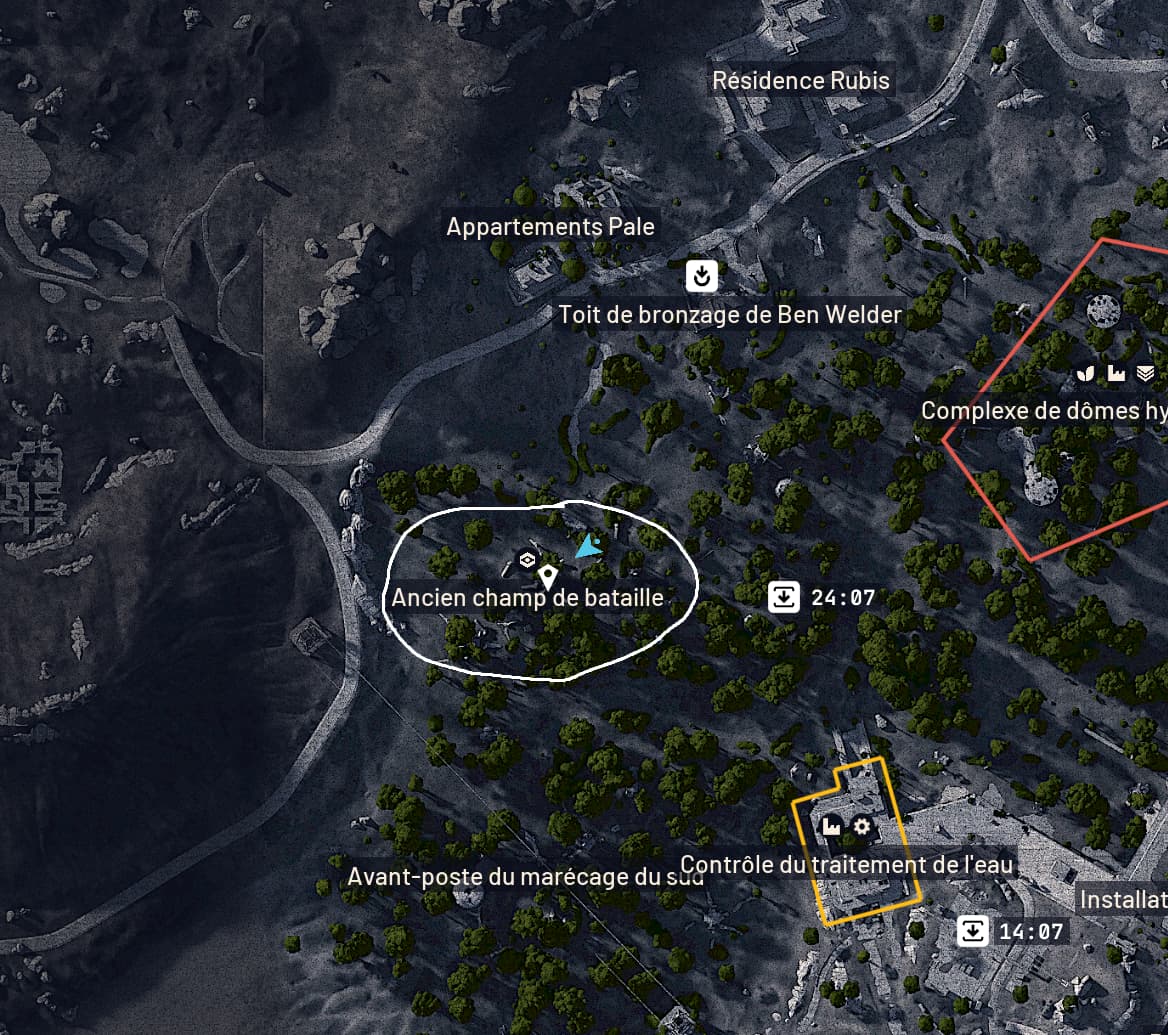The image size is (1168, 1035).
Task: Select the white location pin marker
Action: (x=547, y=576)
